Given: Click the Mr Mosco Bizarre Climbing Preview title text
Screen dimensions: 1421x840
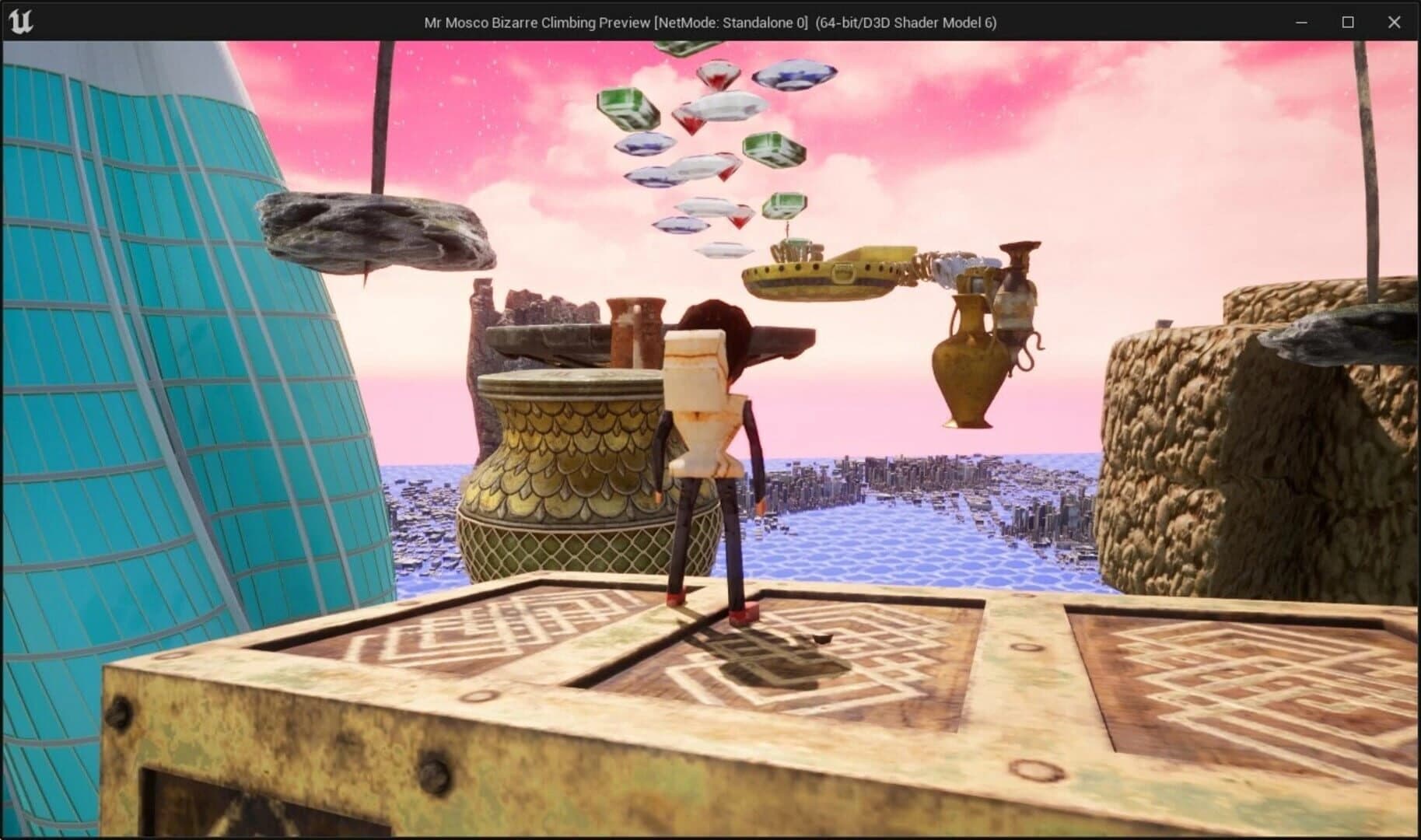Looking at the screenshot, I should point(710,23).
